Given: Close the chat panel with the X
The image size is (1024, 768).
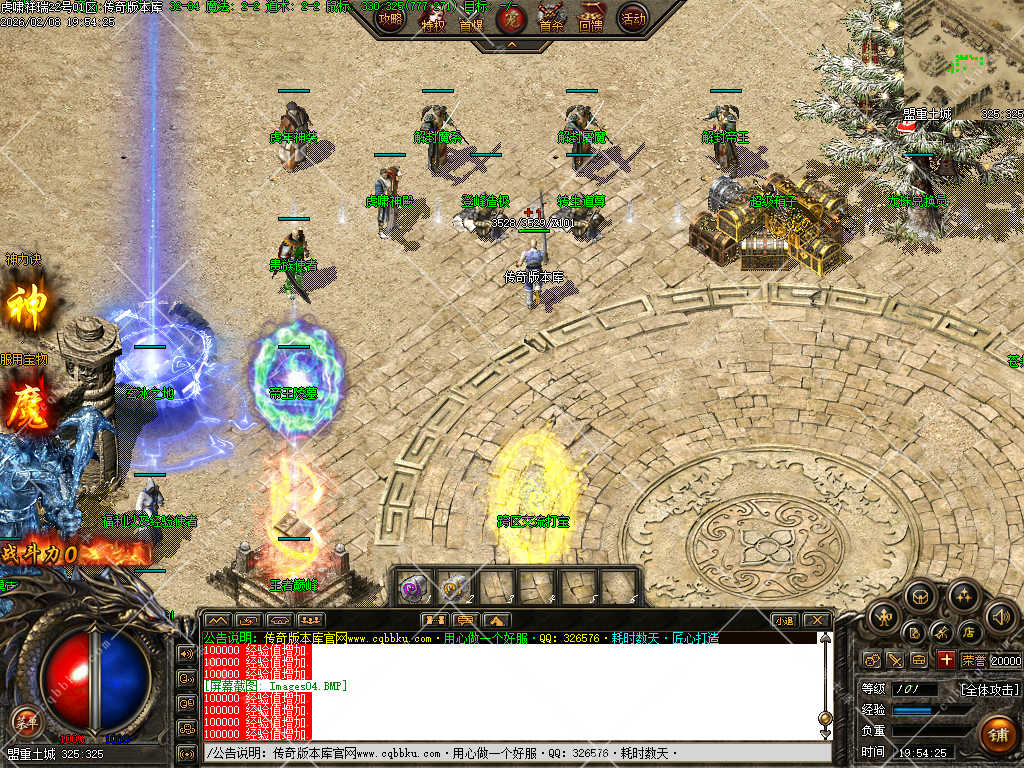Looking at the screenshot, I should point(817,620).
